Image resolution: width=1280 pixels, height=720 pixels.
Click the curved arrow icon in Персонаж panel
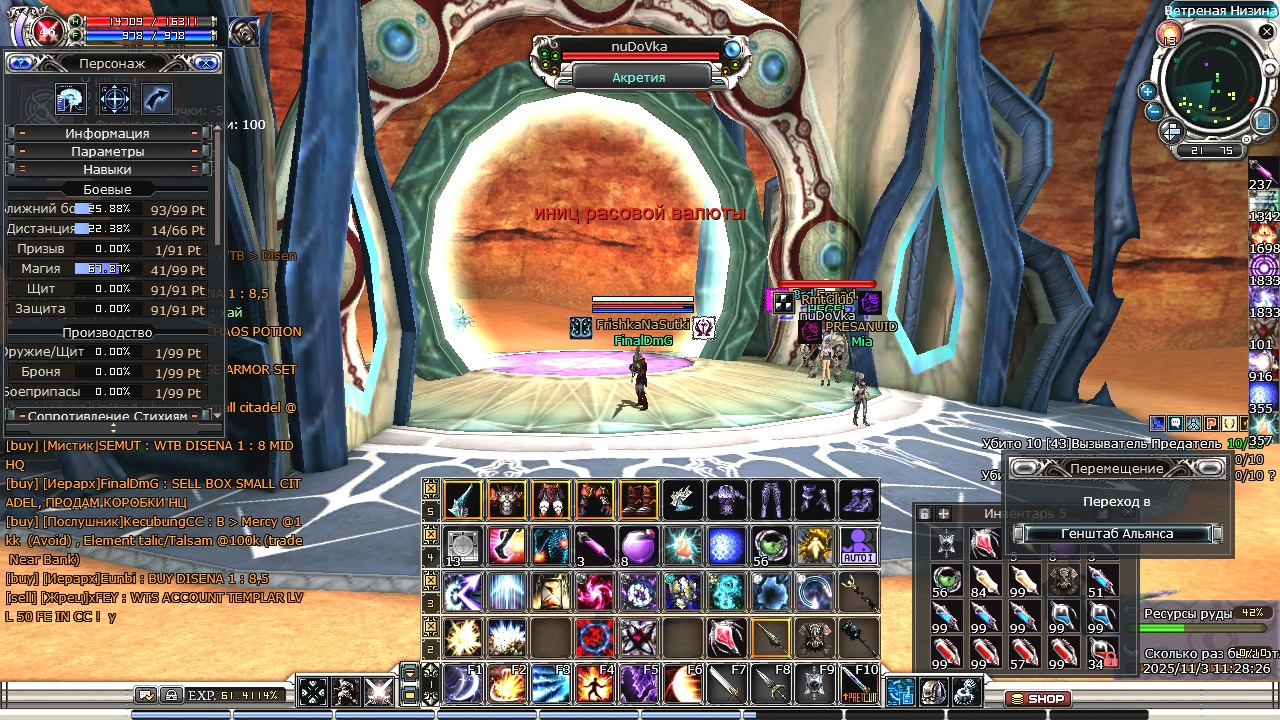point(157,99)
